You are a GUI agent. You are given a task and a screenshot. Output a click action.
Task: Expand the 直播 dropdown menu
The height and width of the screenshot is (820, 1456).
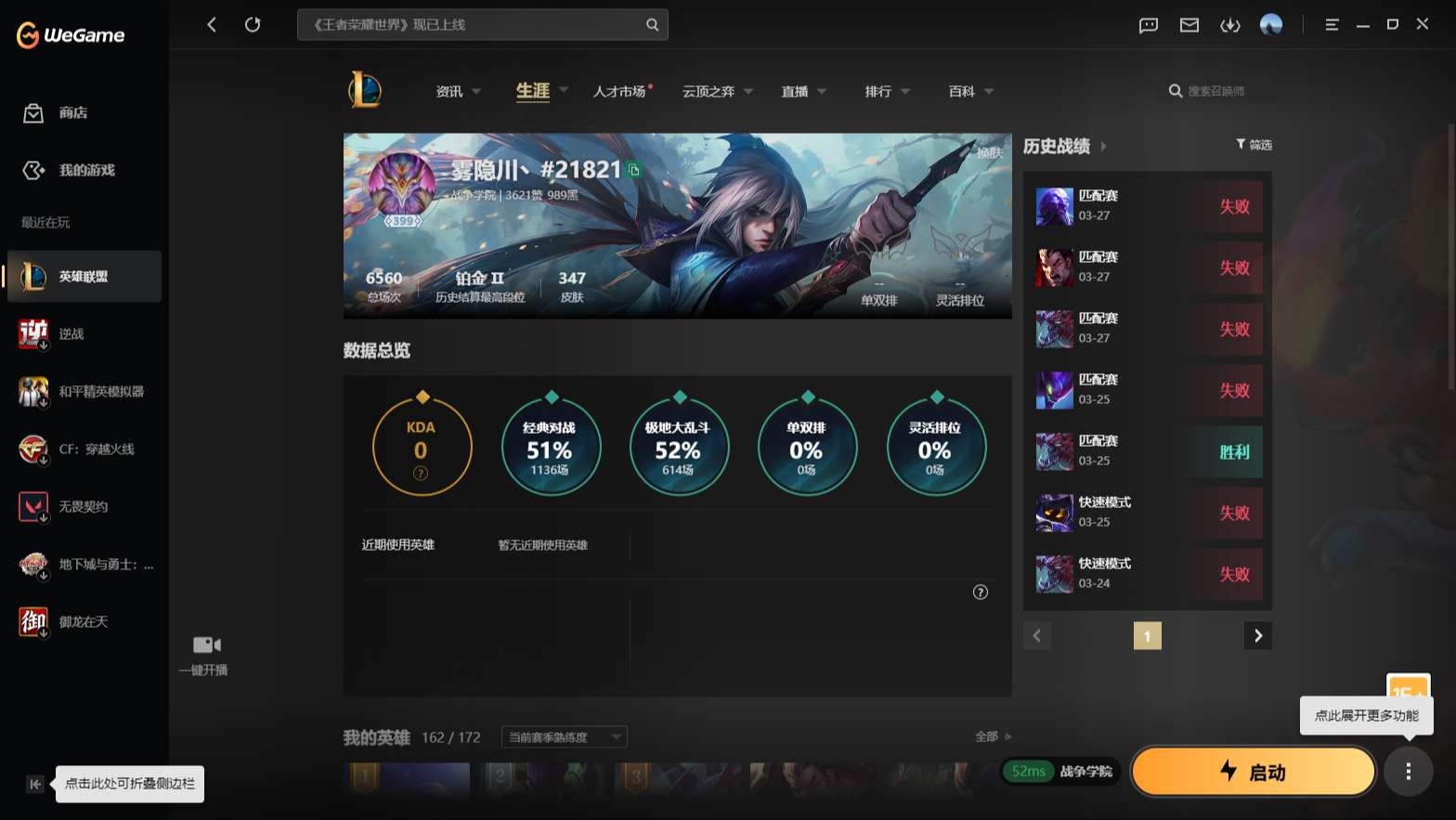pos(802,91)
